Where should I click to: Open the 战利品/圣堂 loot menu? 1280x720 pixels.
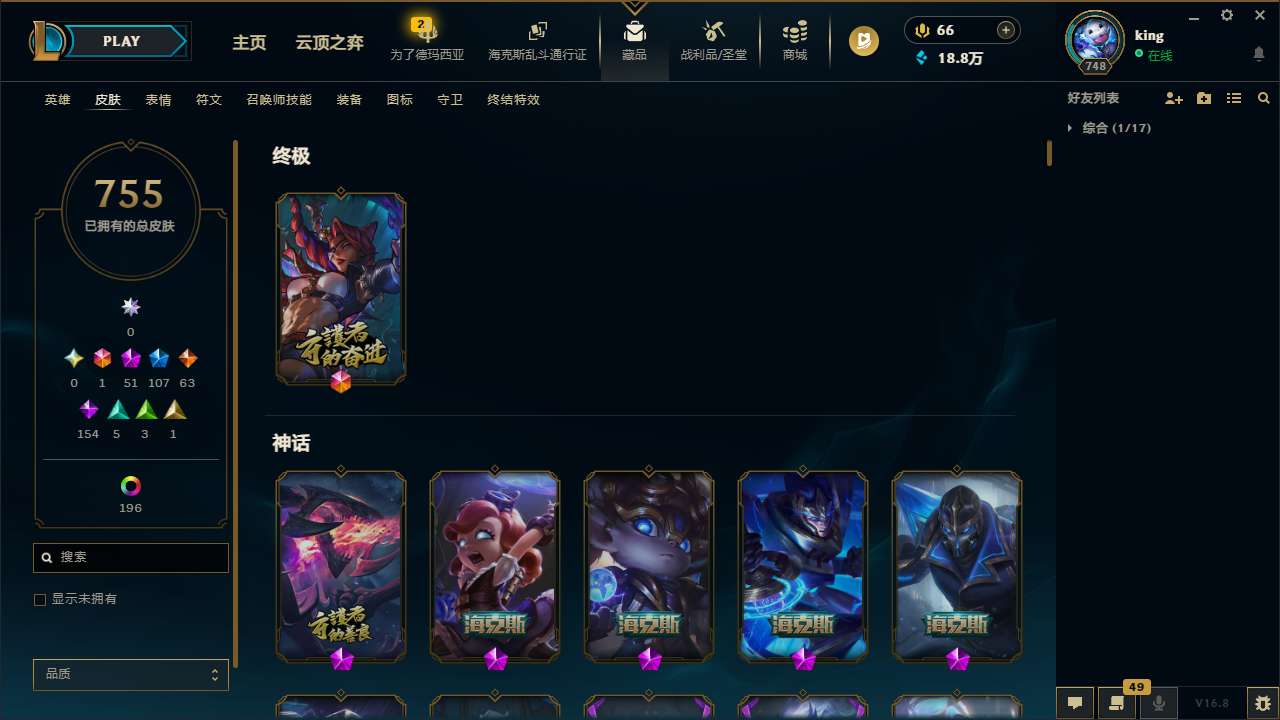pos(713,40)
